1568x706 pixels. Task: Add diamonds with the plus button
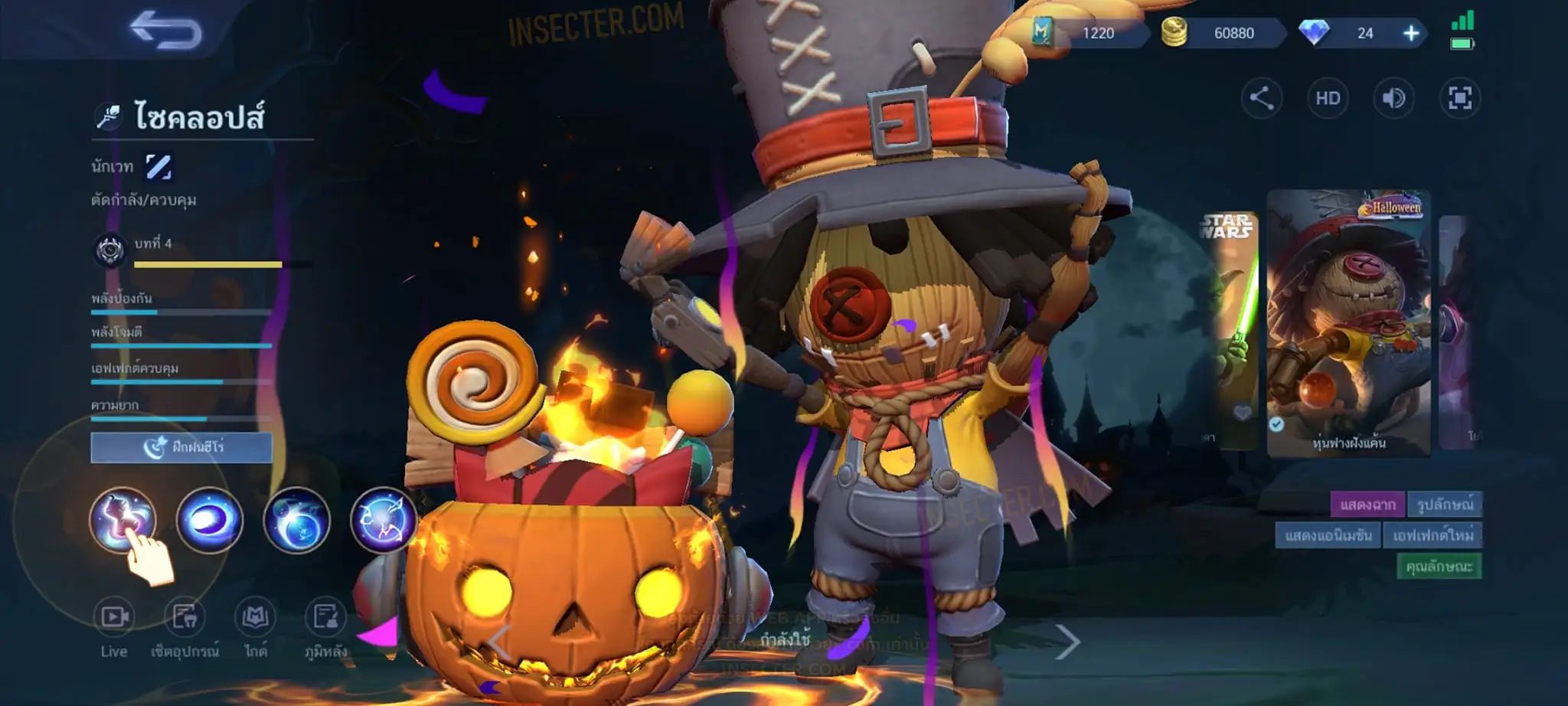pyautogui.click(x=1411, y=33)
